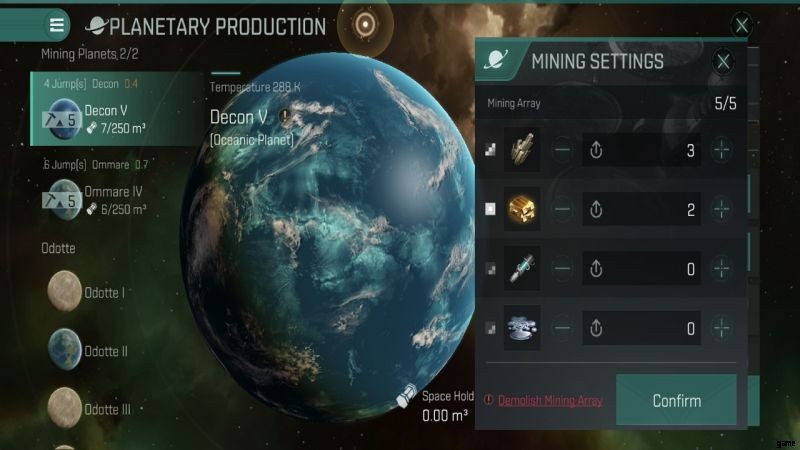Click the gold ore resource icon

click(521, 210)
